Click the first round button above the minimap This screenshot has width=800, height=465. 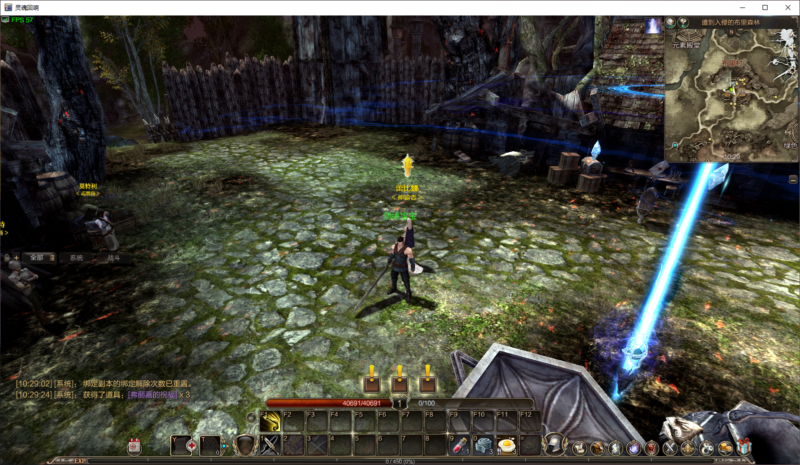671,22
